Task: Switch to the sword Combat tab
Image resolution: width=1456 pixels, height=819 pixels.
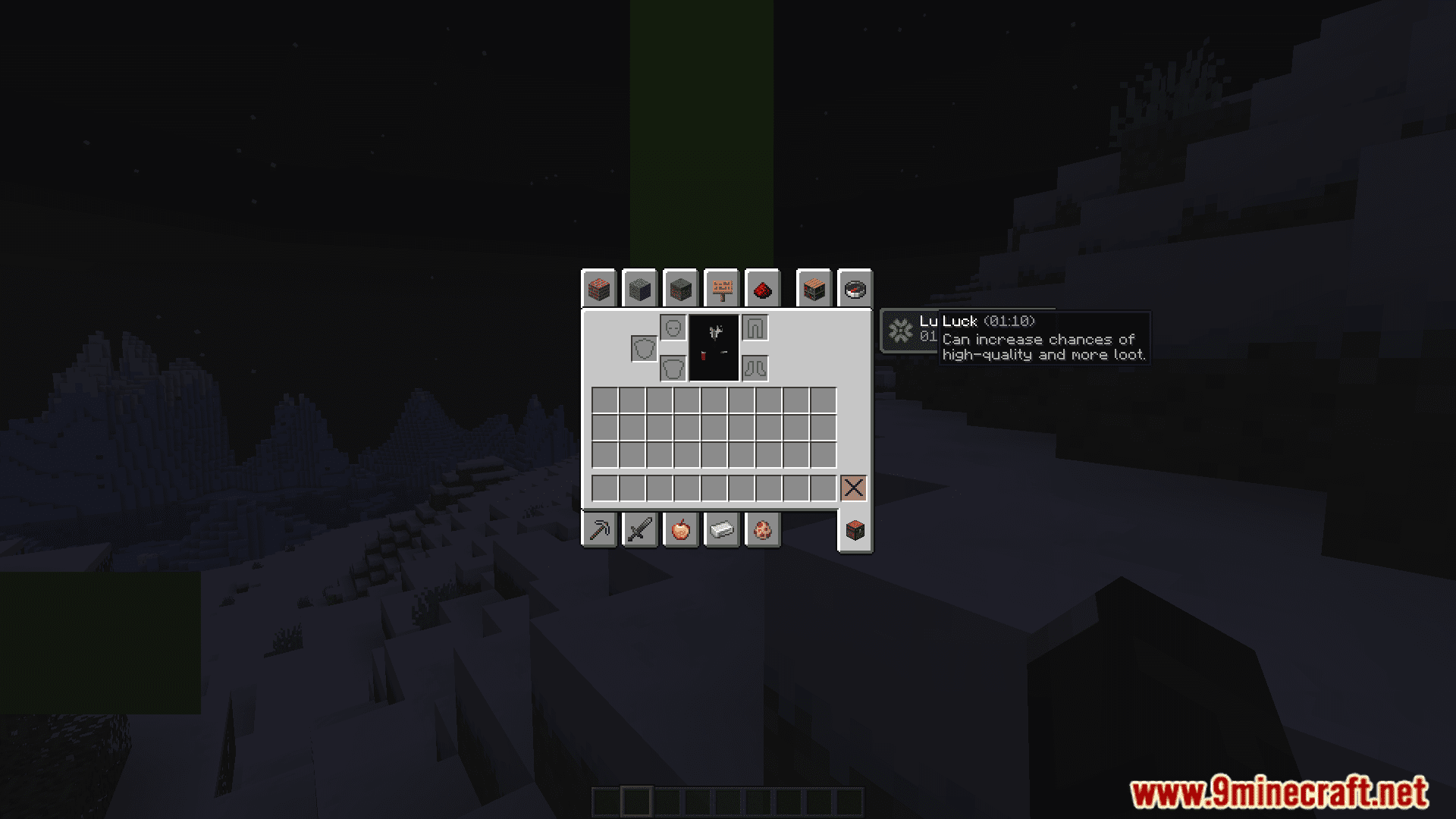Action: click(640, 529)
